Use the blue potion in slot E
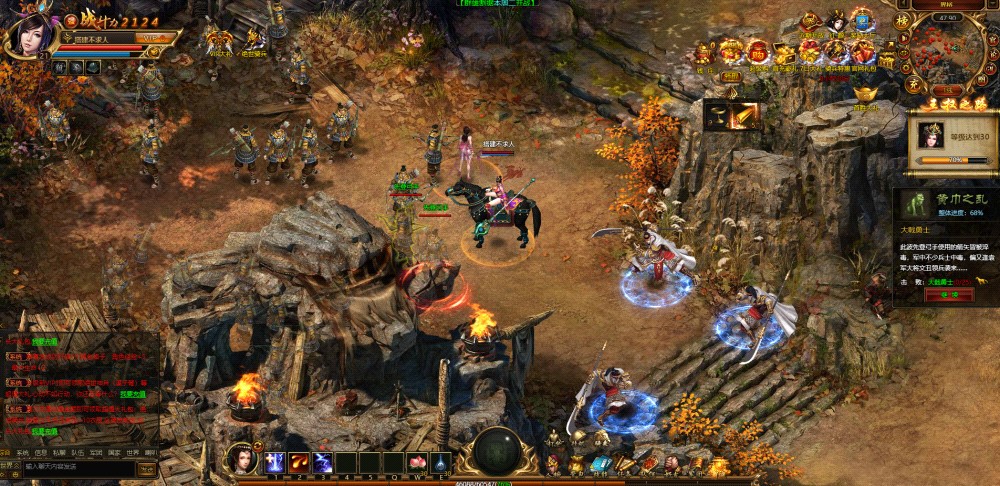1000x486 pixels. [439, 463]
